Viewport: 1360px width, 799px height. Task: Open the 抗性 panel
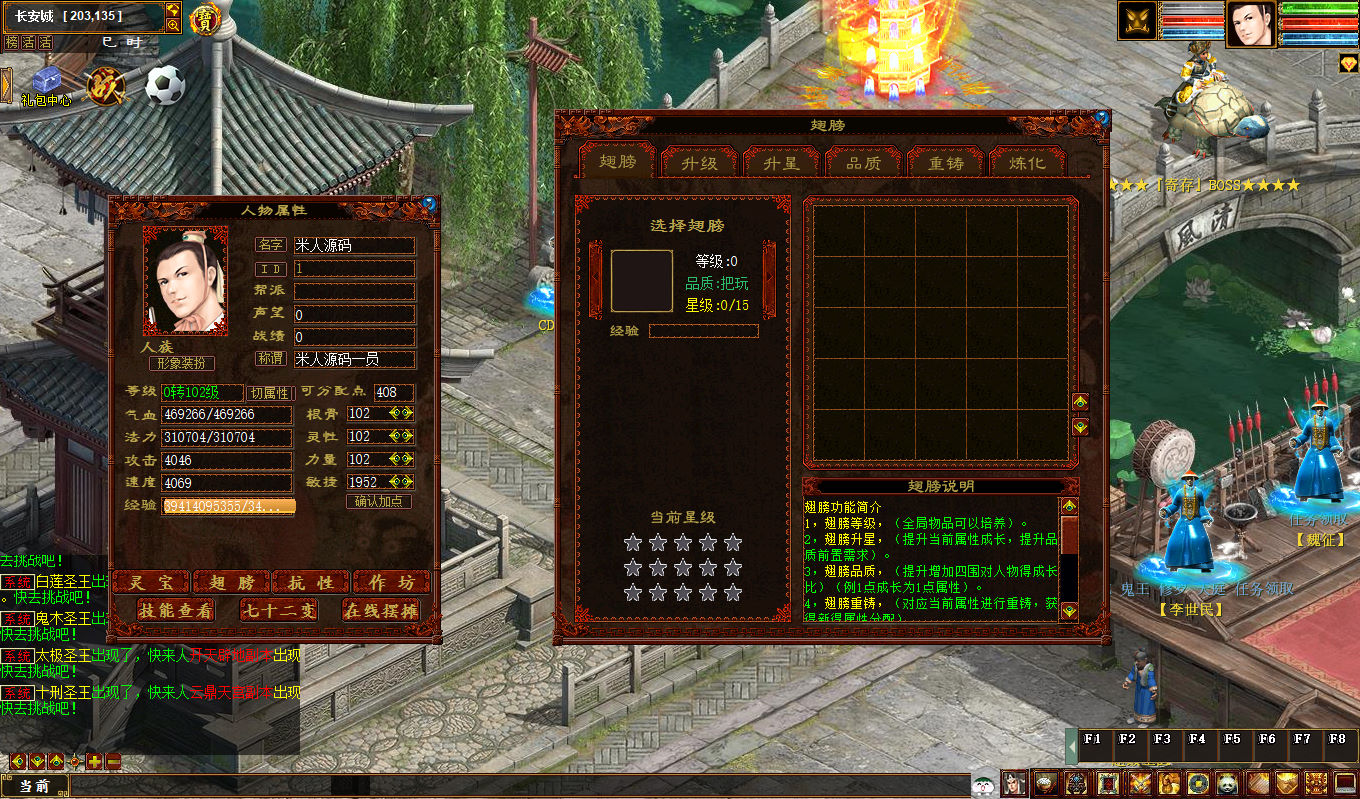pos(311,582)
